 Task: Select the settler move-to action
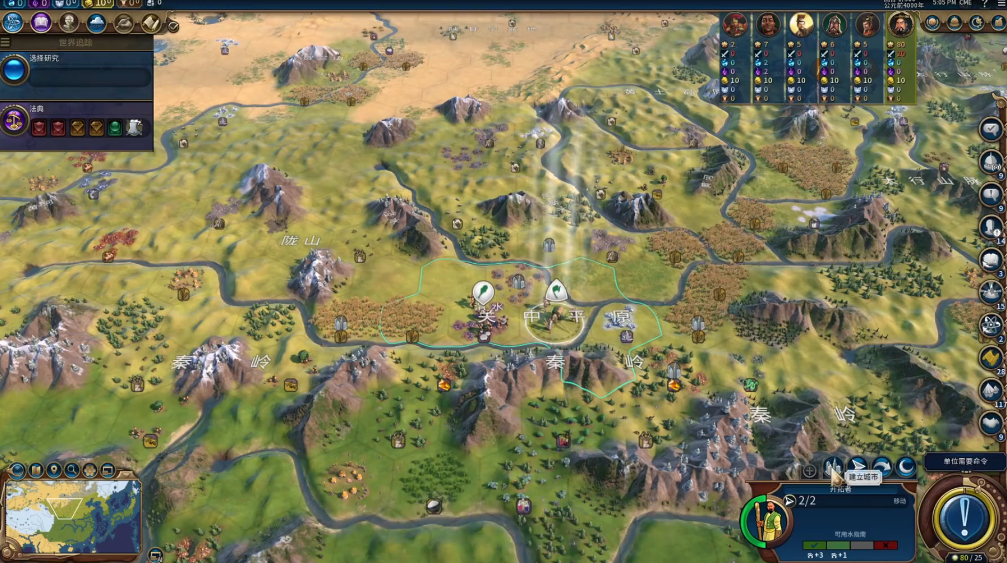click(x=858, y=468)
